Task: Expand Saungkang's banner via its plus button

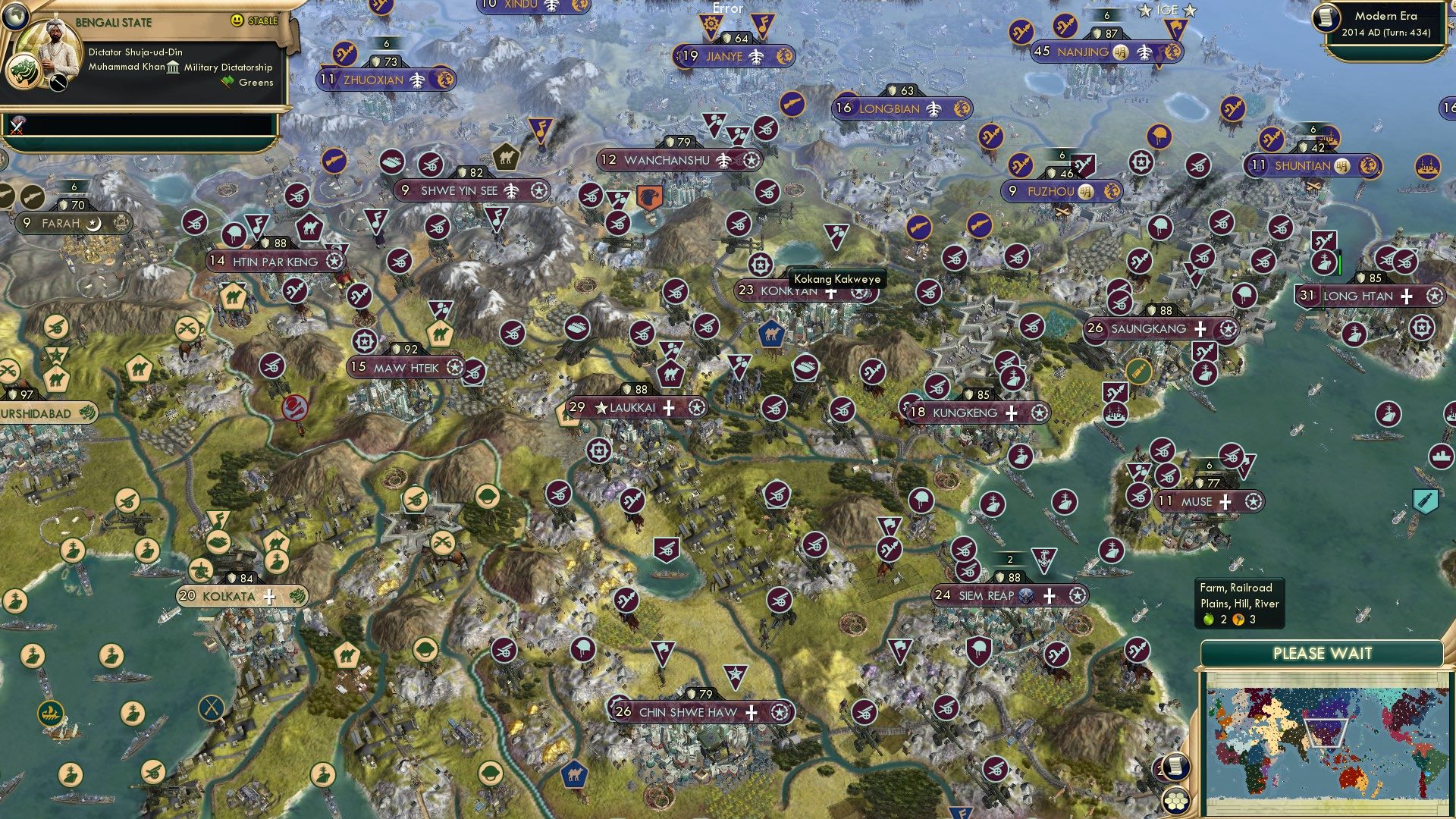Action: pyautogui.click(x=1199, y=329)
